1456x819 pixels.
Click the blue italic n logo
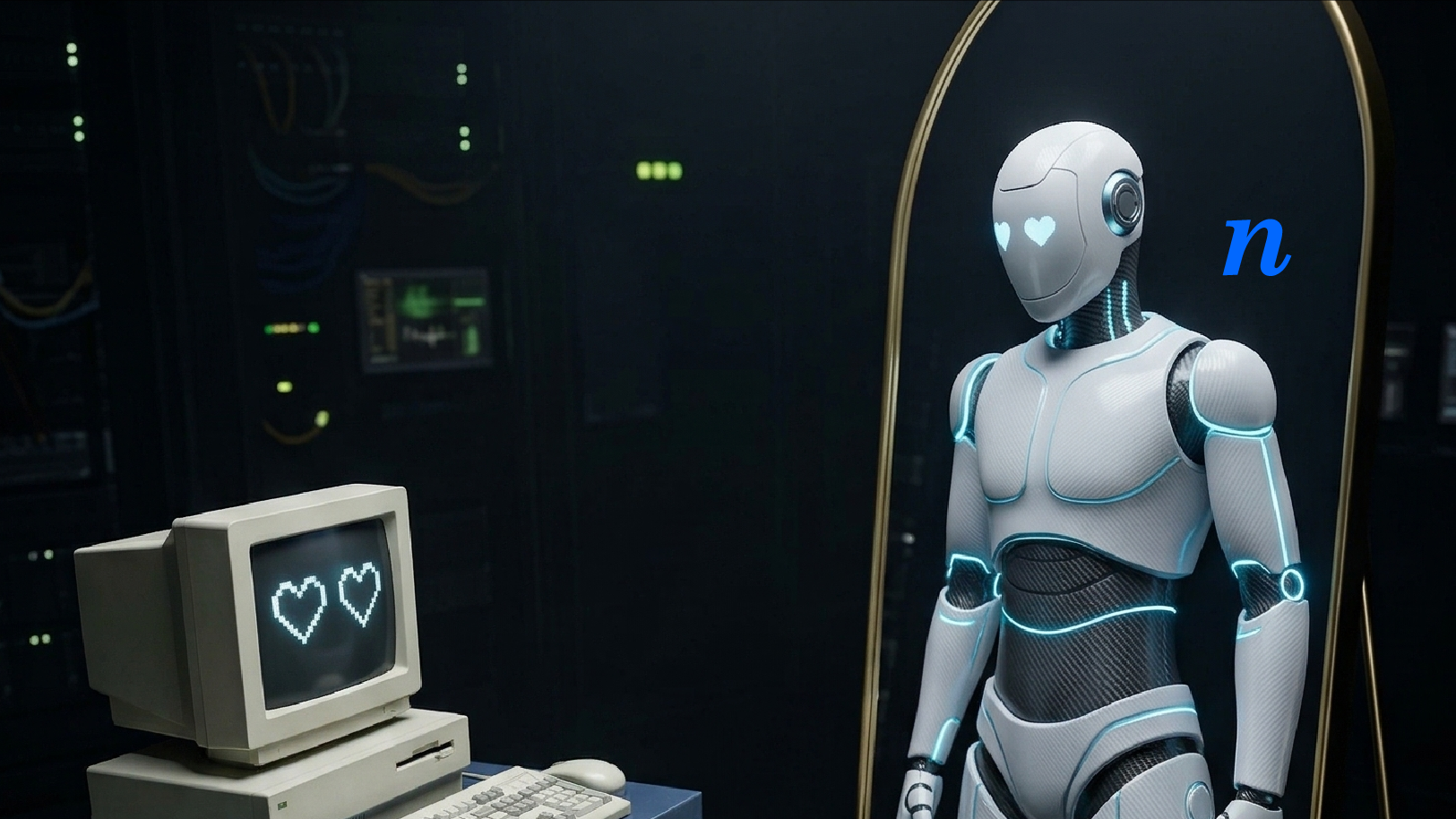tap(1256, 246)
